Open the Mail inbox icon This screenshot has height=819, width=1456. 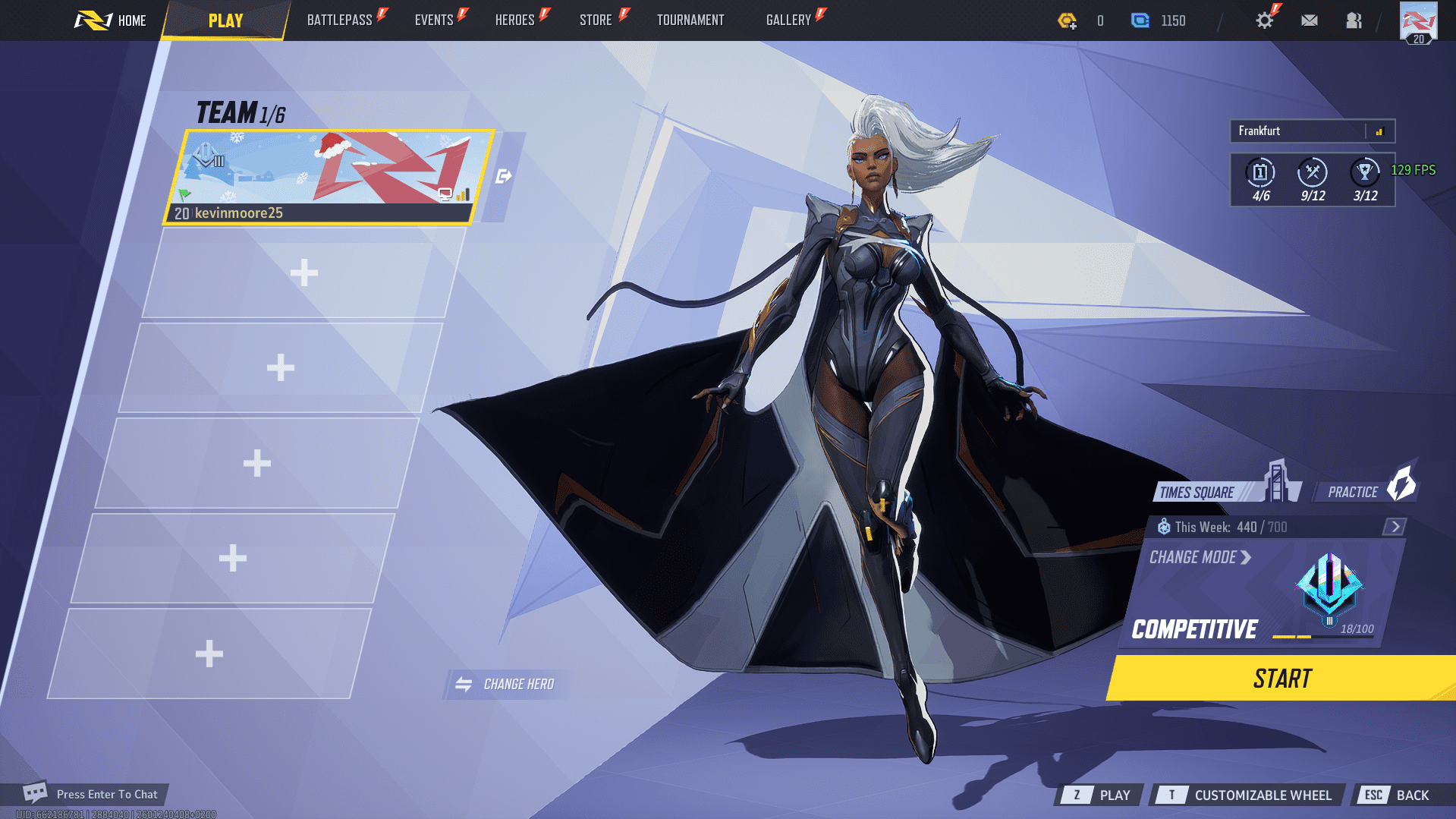pos(1309,20)
